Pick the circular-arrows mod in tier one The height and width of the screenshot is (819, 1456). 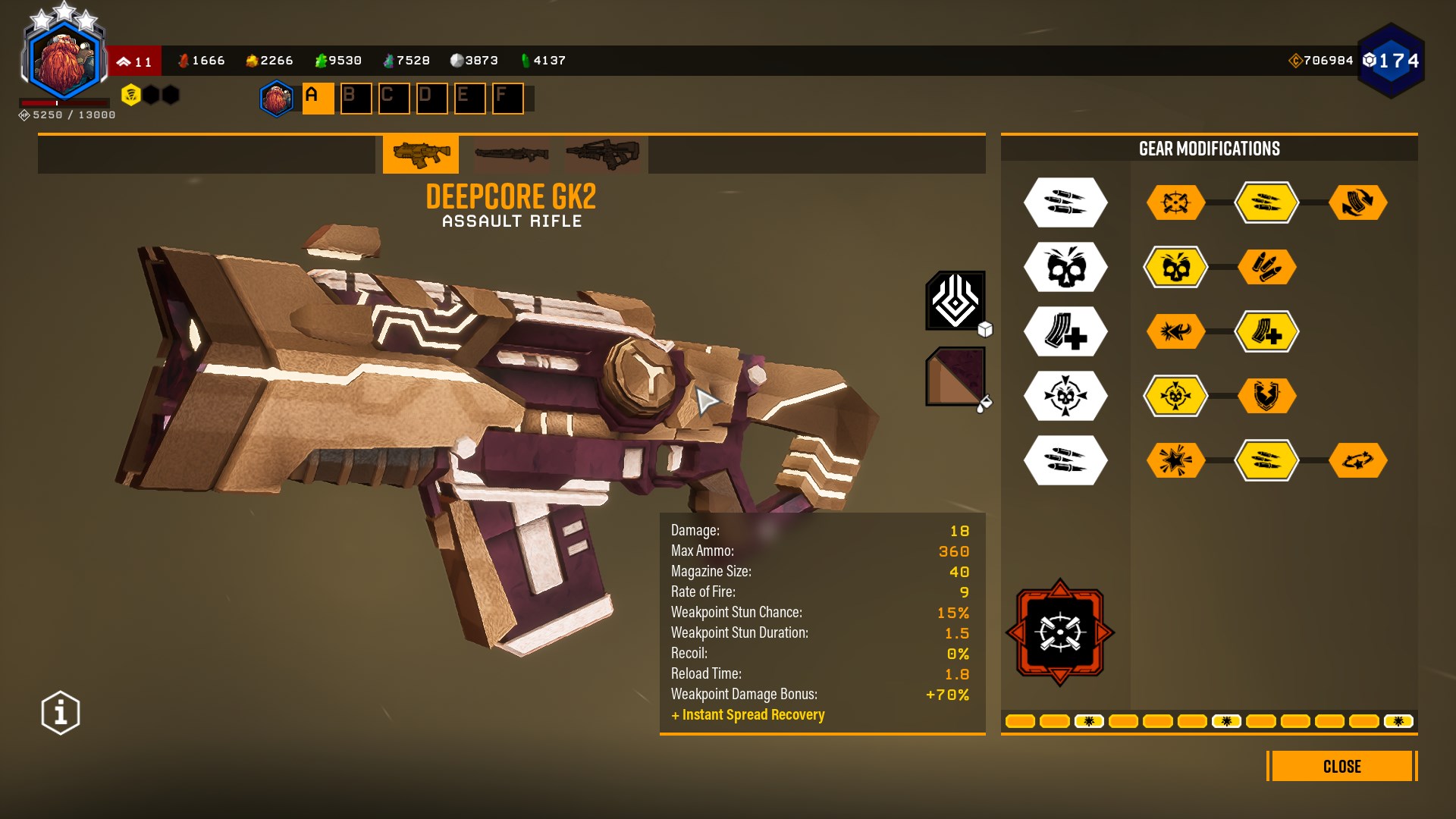pyautogui.click(x=1357, y=202)
